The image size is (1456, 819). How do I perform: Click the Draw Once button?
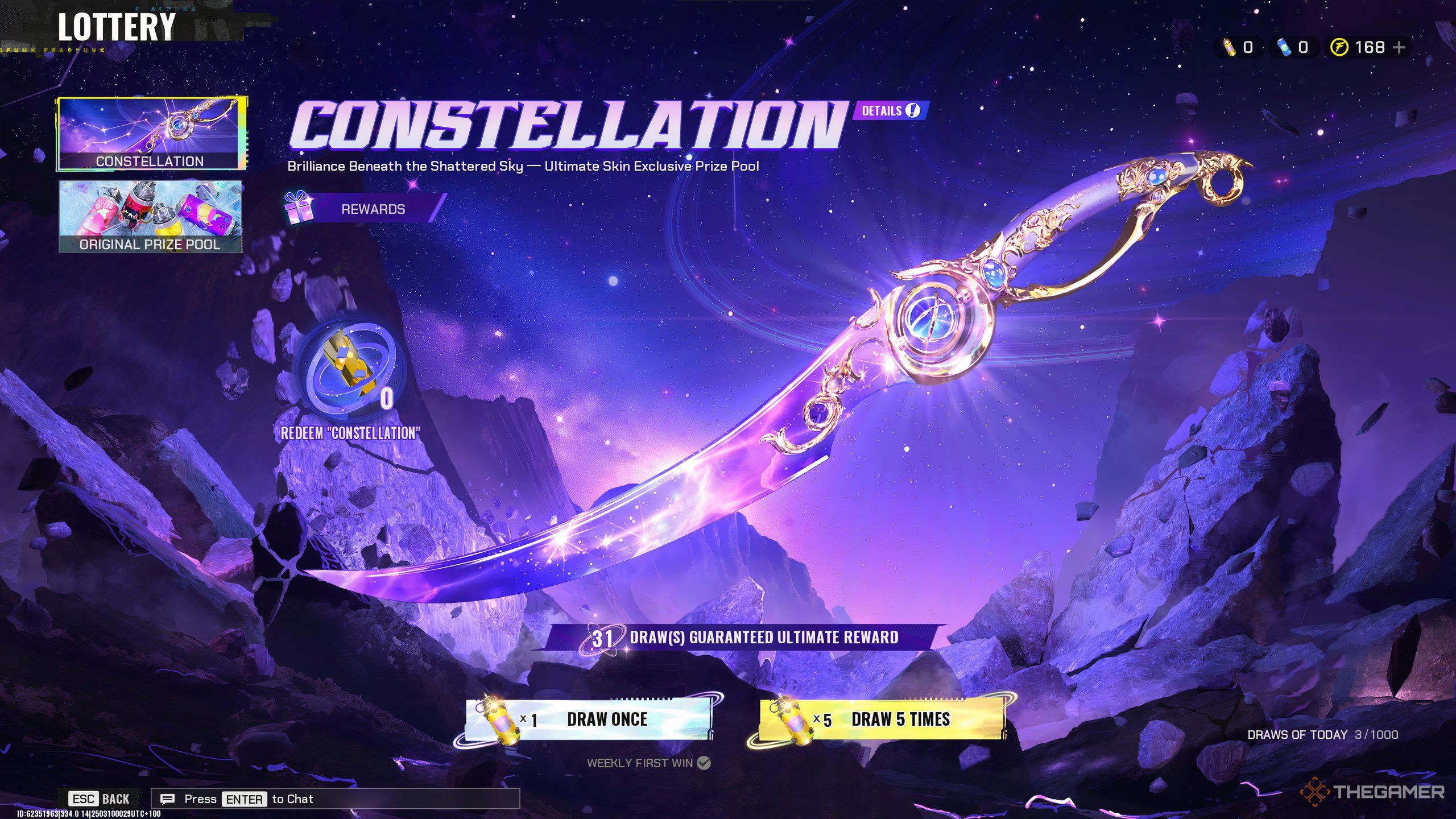[588, 719]
